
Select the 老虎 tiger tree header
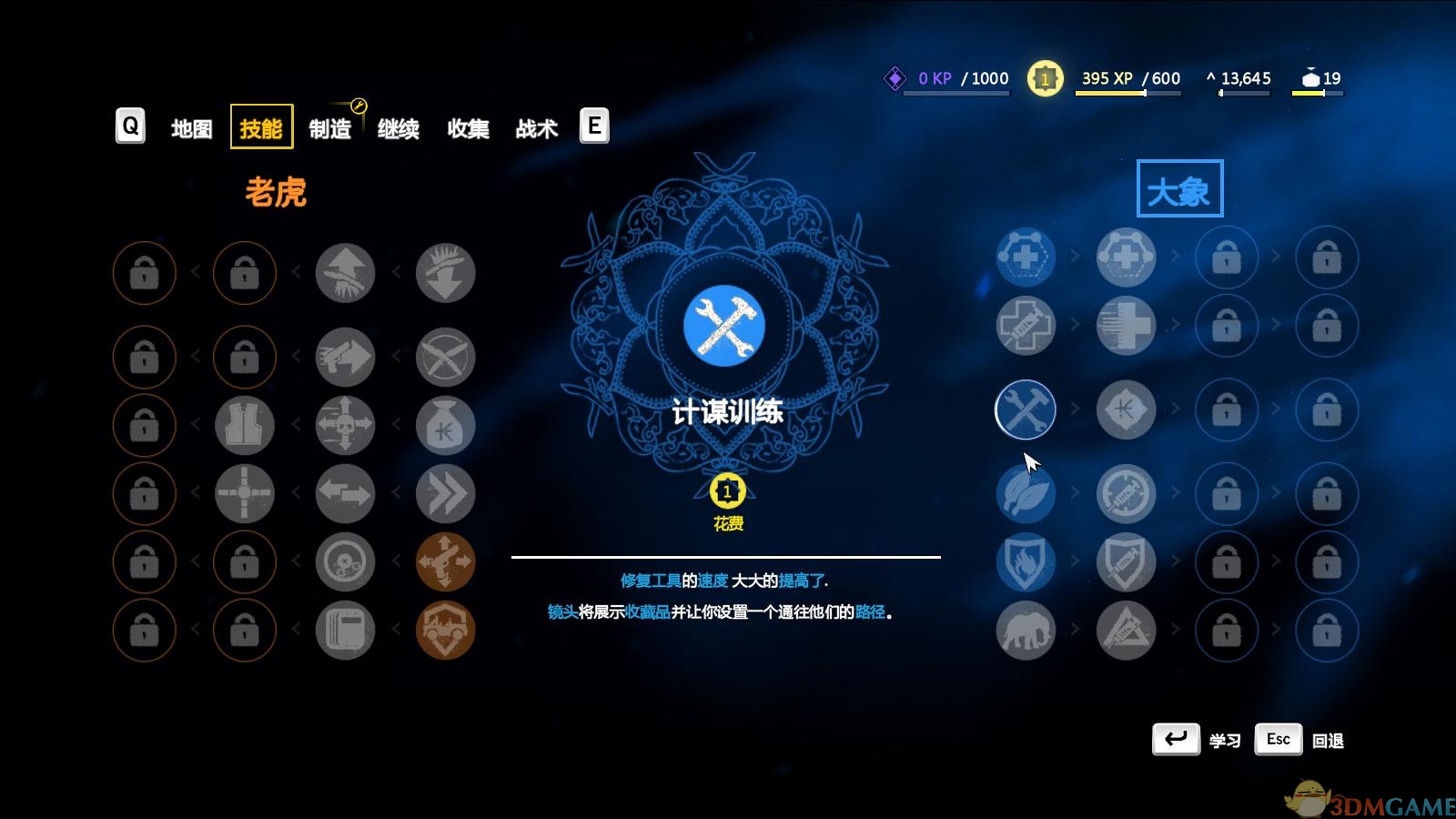click(277, 193)
